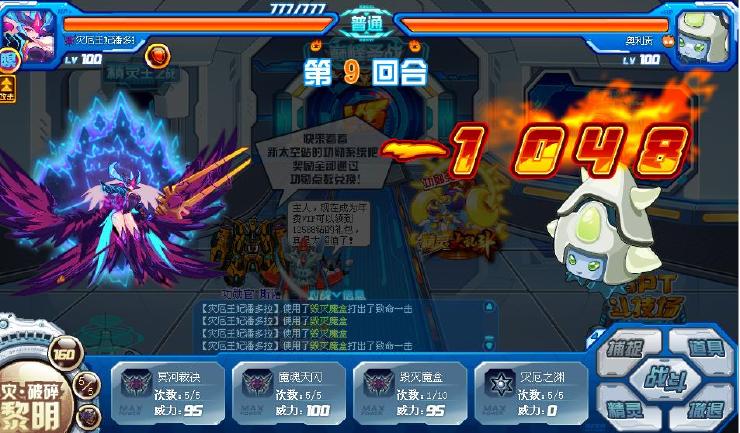Image resolution: width=740 pixels, height=433 pixels.
Task: Click the 逃跑 escape button
Action: pyautogui.click(x=703, y=408)
